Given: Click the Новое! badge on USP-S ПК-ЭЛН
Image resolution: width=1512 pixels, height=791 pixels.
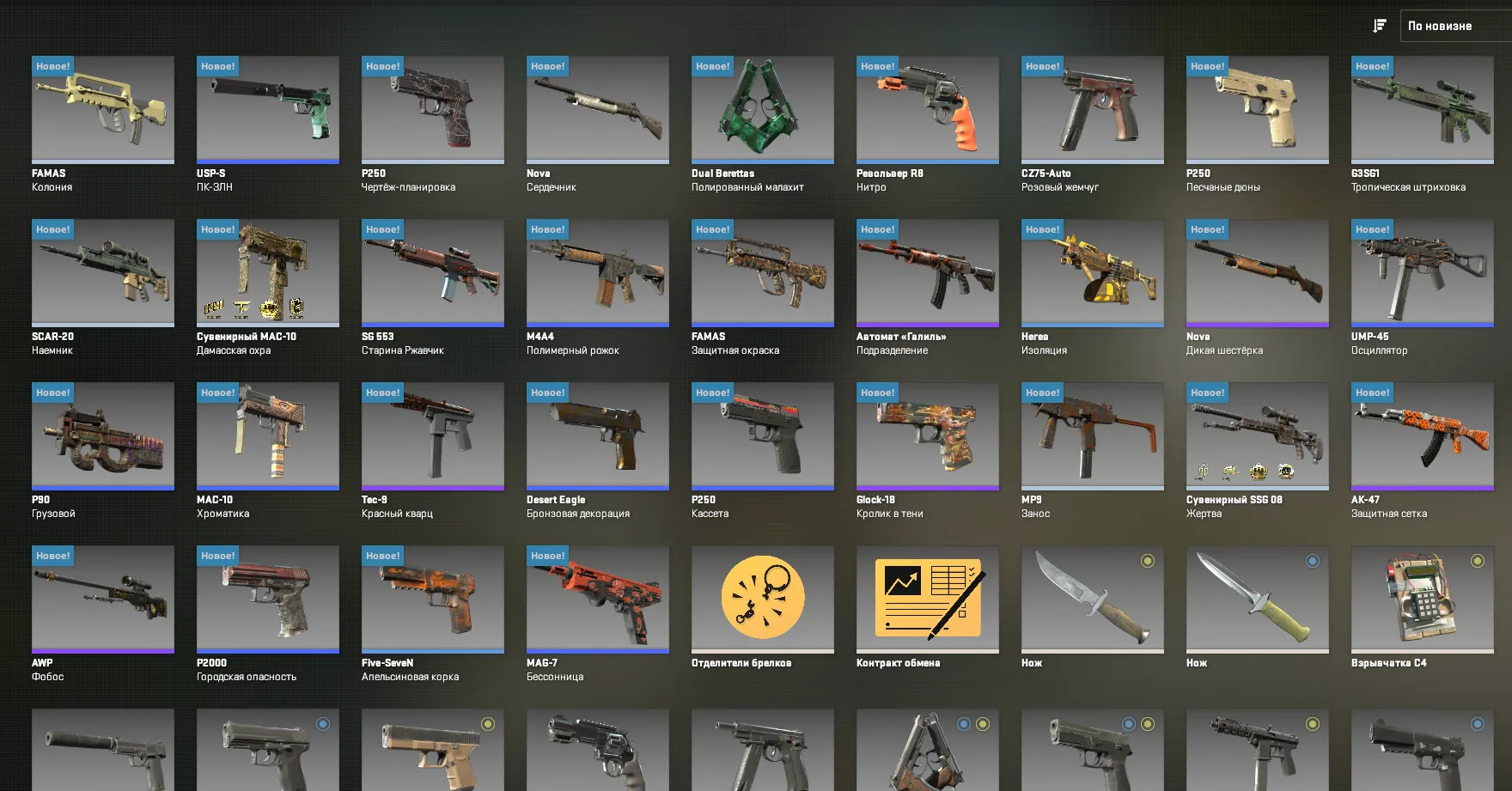Looking at the screenshot, I should tap(216, 65).
